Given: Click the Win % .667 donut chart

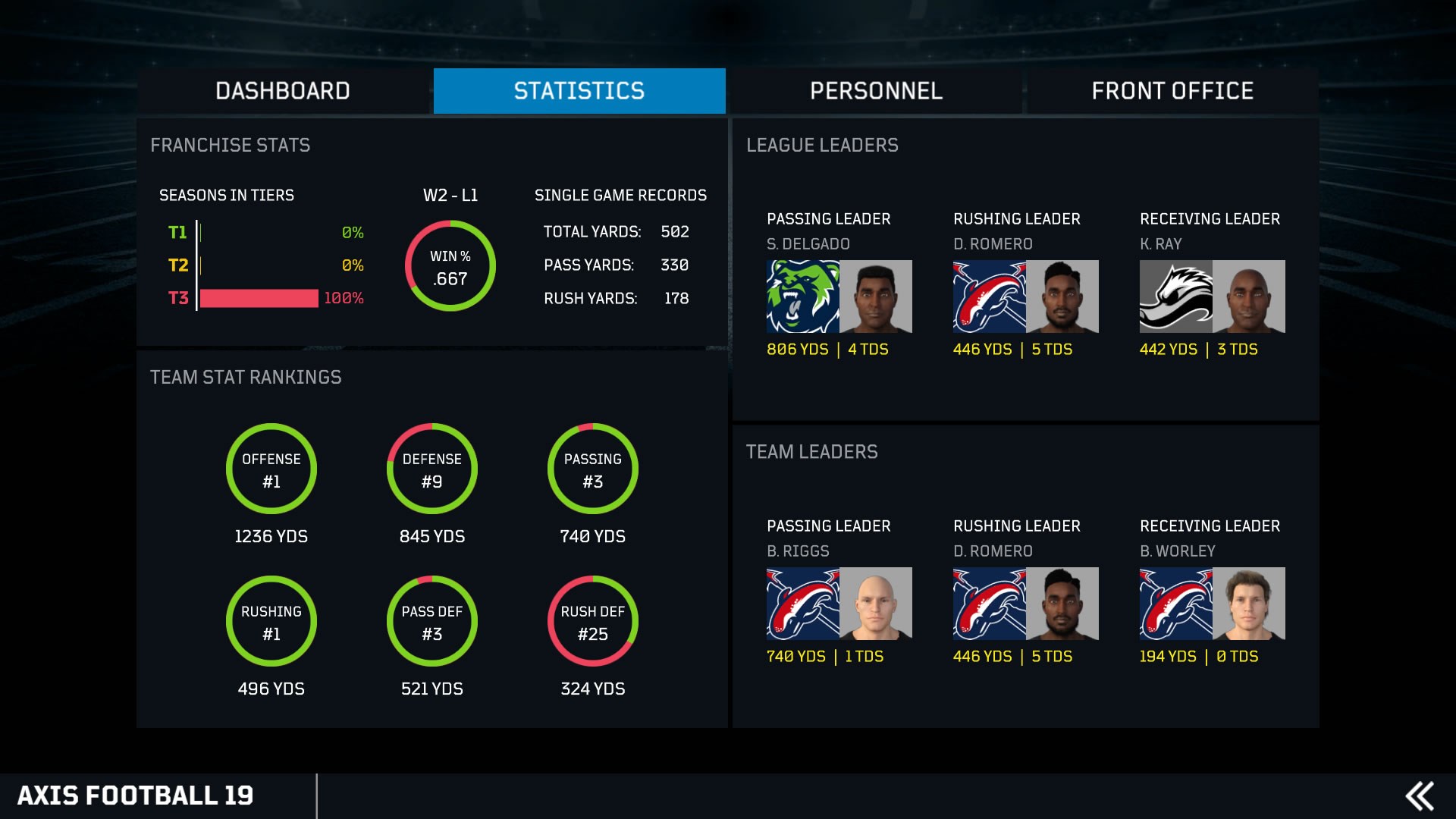Looking at the screenshot, I should (450, 265).
